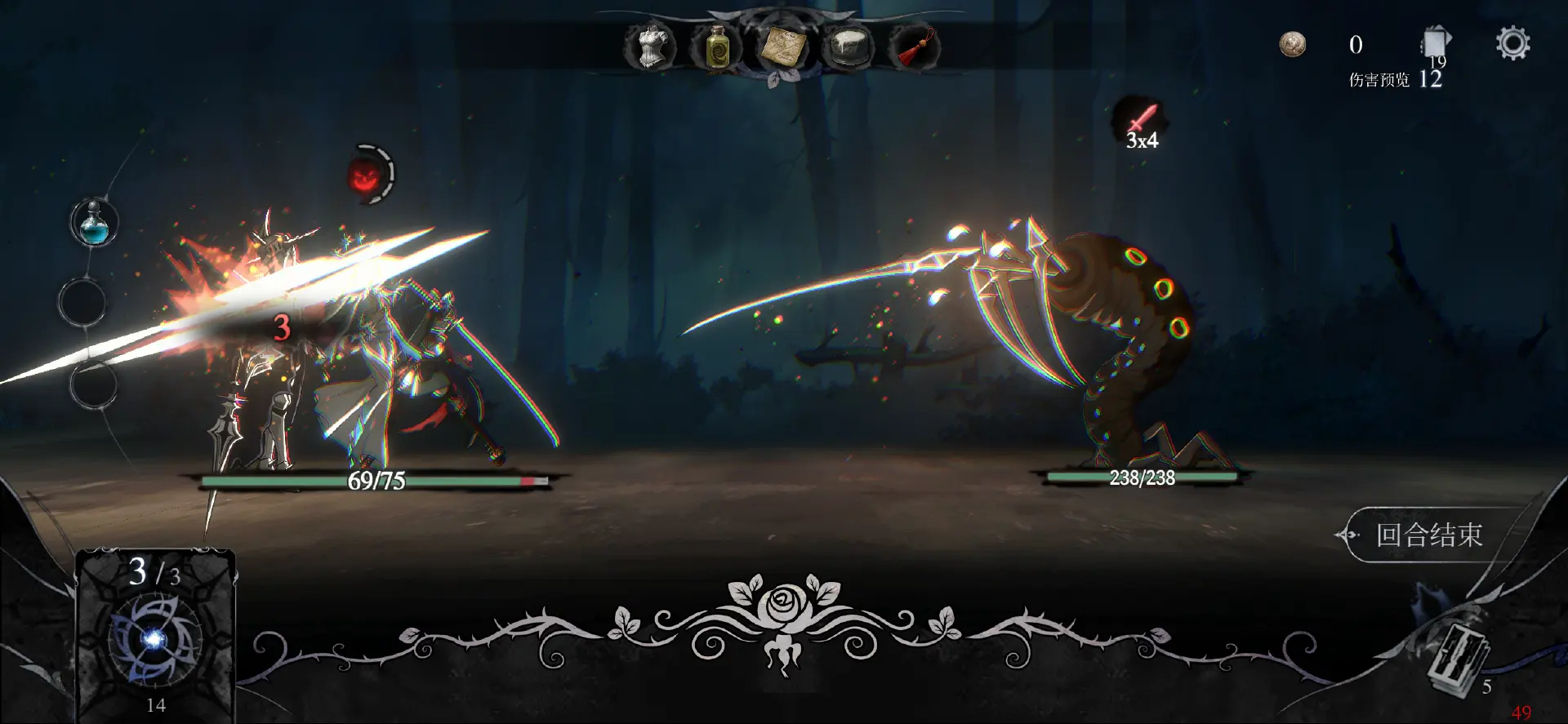1568x724 pixels.
Task: Inspect the white corset relic
Action: (650, 47)
